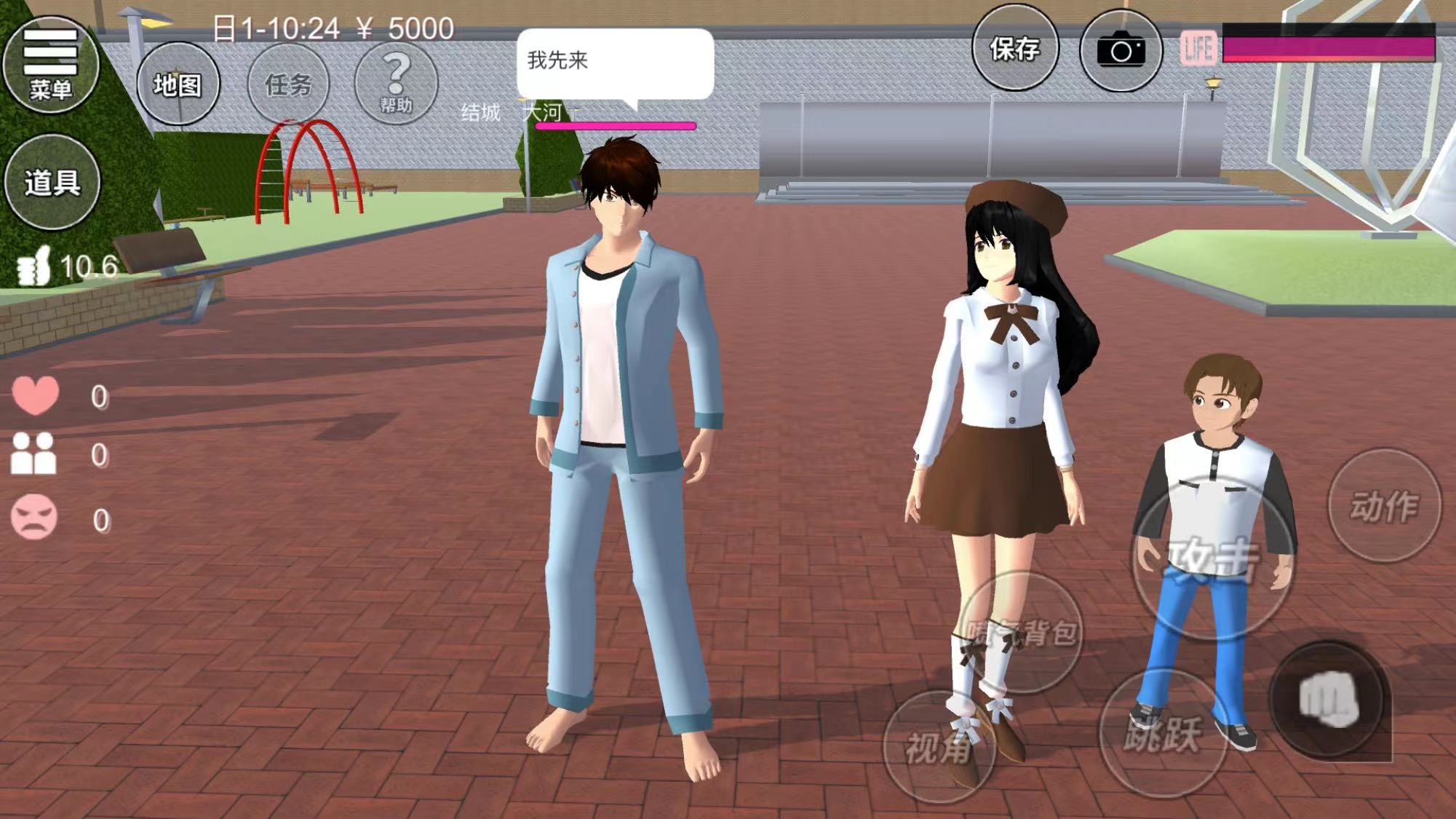
Task: Open the 道具 items panel
Action: click(52, 182)
